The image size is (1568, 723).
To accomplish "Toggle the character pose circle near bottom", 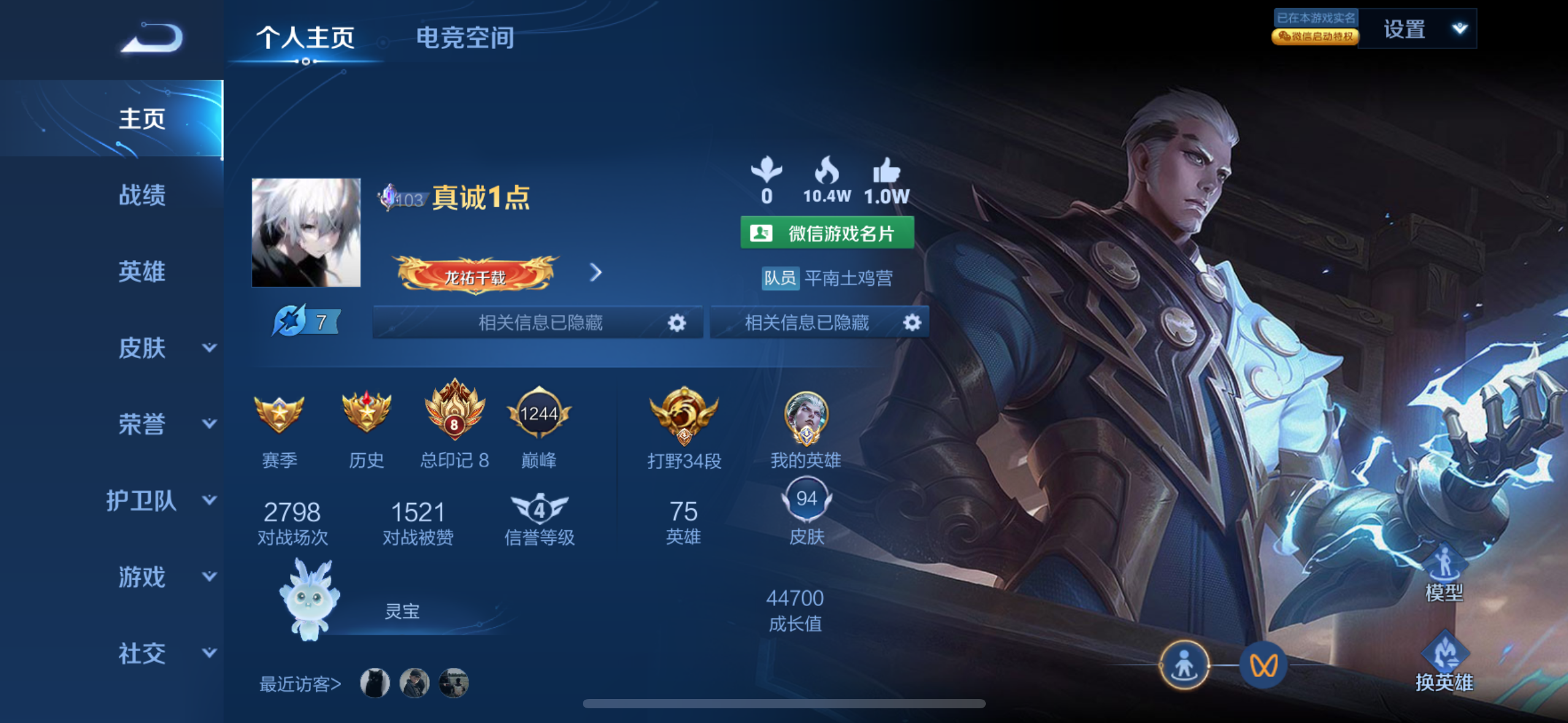I will 1185,666.
